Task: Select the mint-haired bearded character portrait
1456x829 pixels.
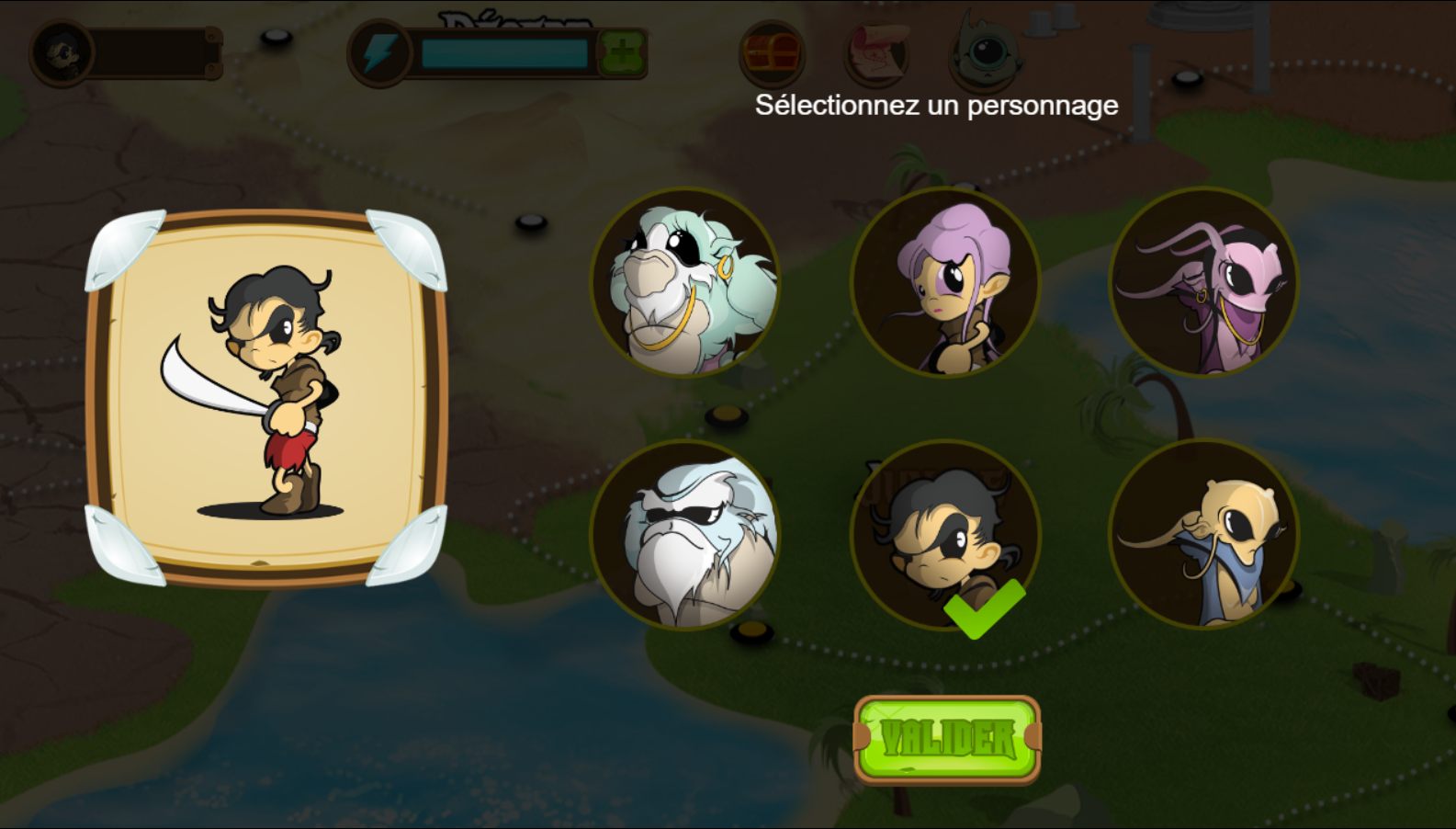Action: pyautogui.click(x=685, y=282)
